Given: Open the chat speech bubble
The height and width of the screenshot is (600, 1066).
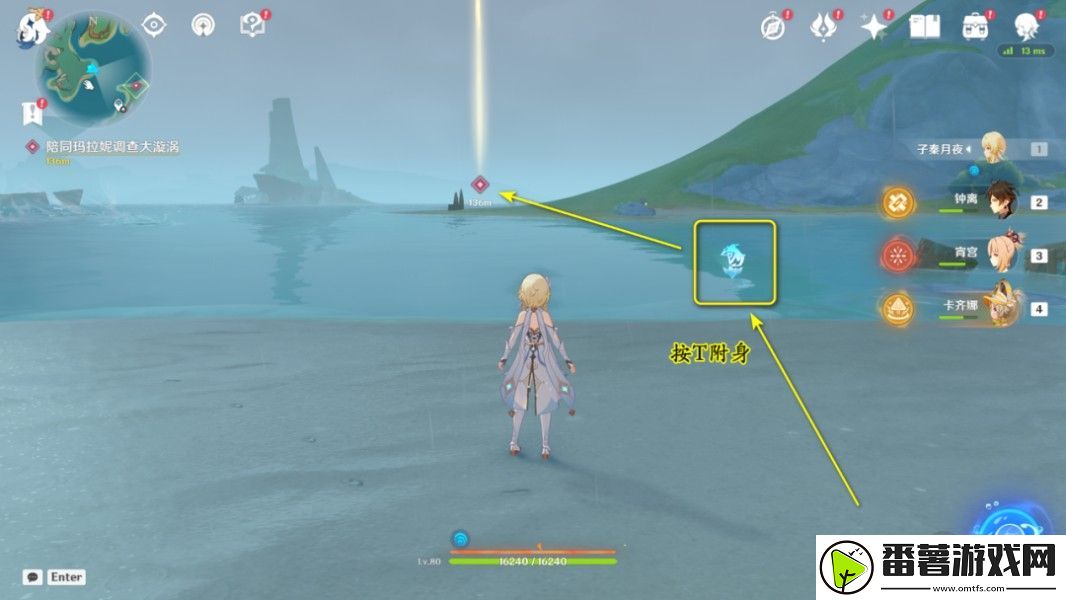Looking at the screenshot, I should [x=33, y=577].
